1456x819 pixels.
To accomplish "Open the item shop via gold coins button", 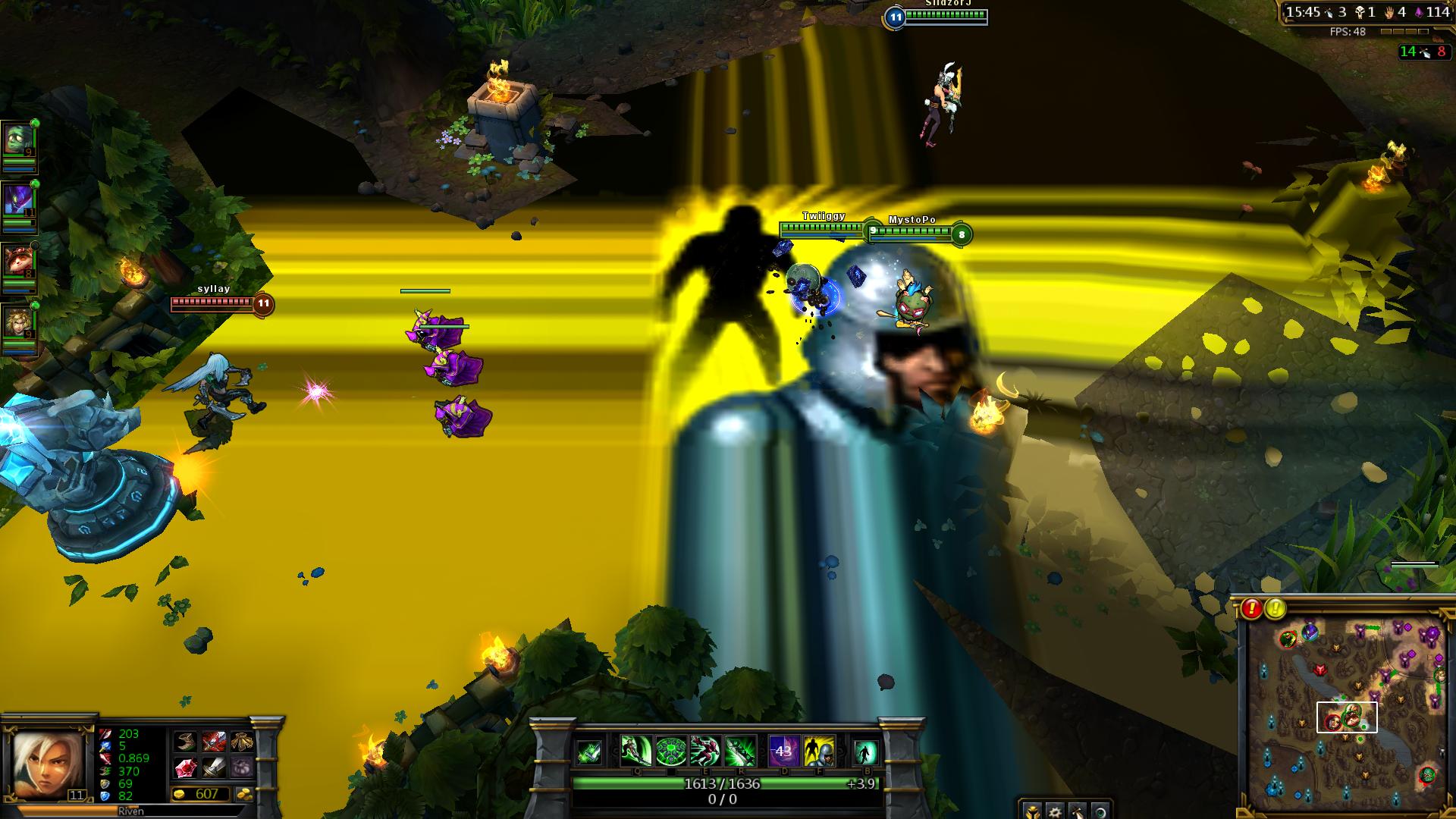I will click(x=244, y=795).
